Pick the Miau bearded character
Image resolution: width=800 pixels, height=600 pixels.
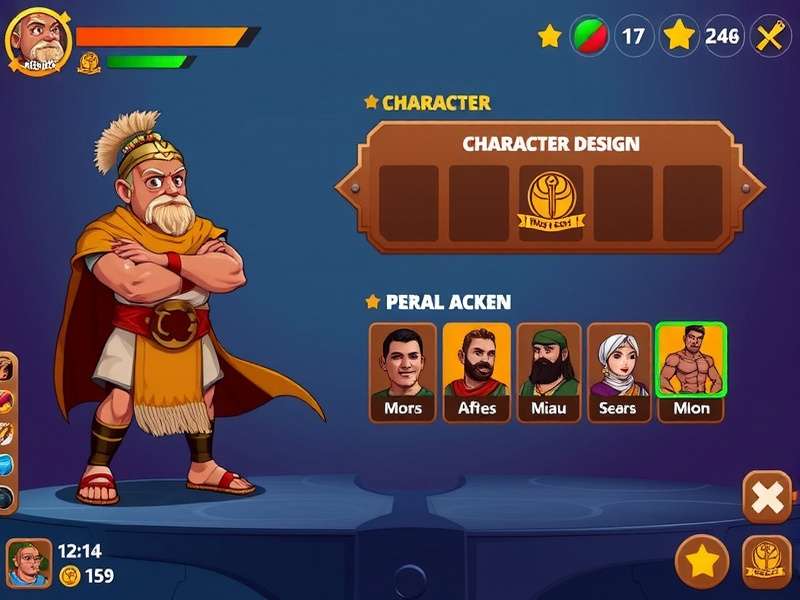pyautogui.click(x=549, y=371)
